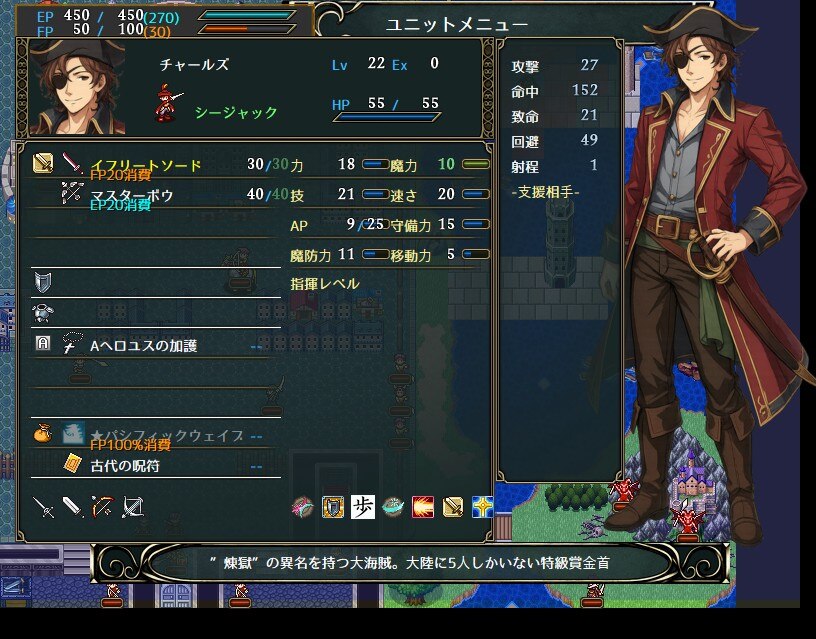Select the パシフィックウェイブ item row
The height and width of the screenshot is (639, 816).
[x=167, y=436]
